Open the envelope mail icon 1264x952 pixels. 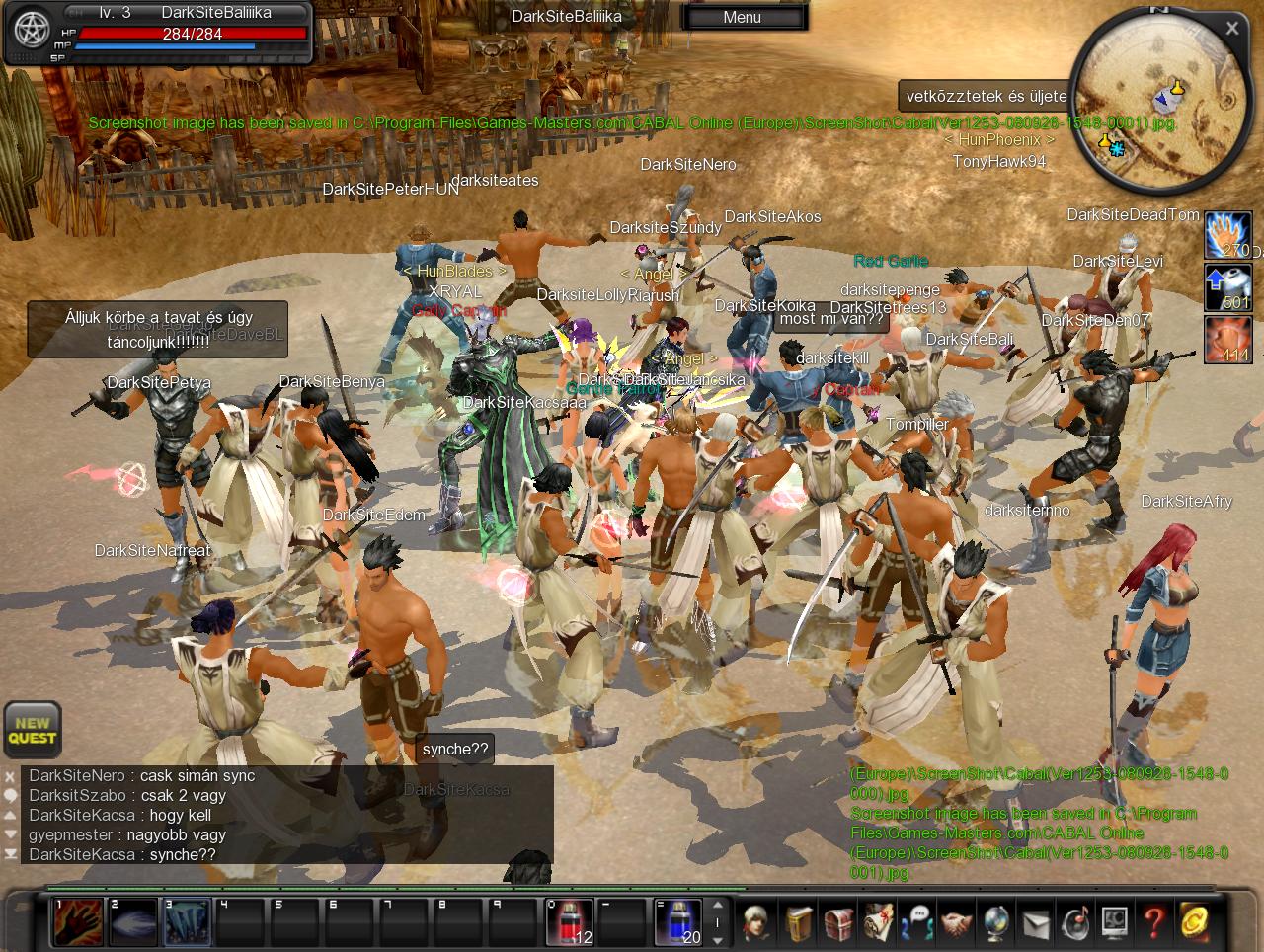(1035, 922)
